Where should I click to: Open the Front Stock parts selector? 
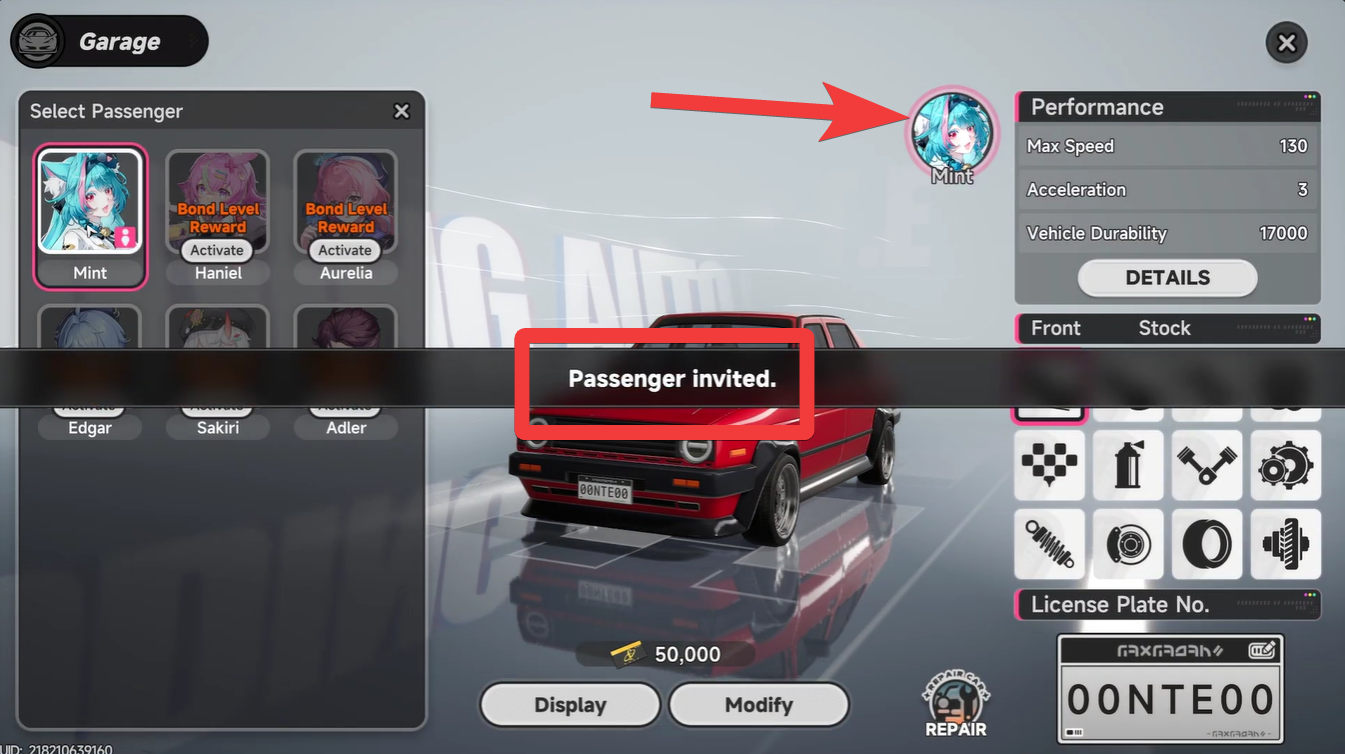pos(1167,328)
